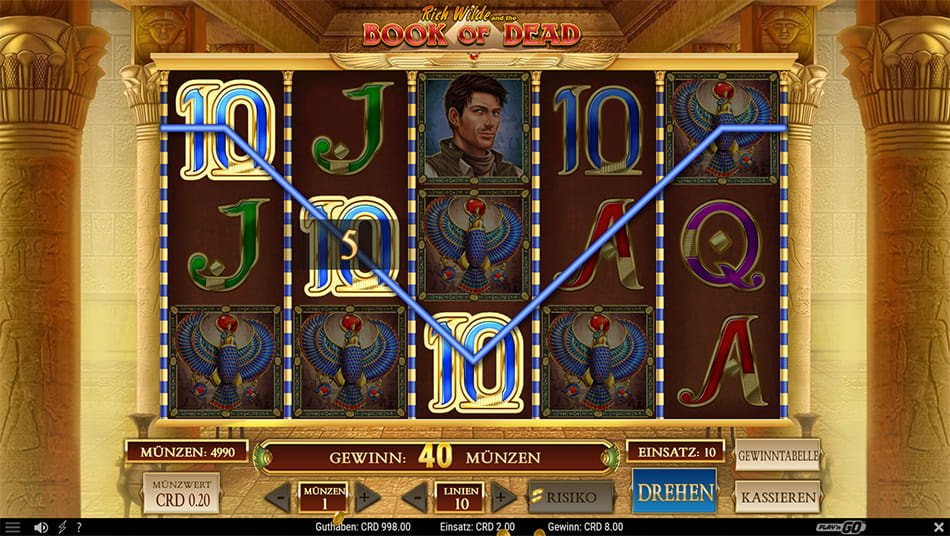Viewport: 950px width, 536px height.
Task: Open the question mark help
Action: (79, 527)
